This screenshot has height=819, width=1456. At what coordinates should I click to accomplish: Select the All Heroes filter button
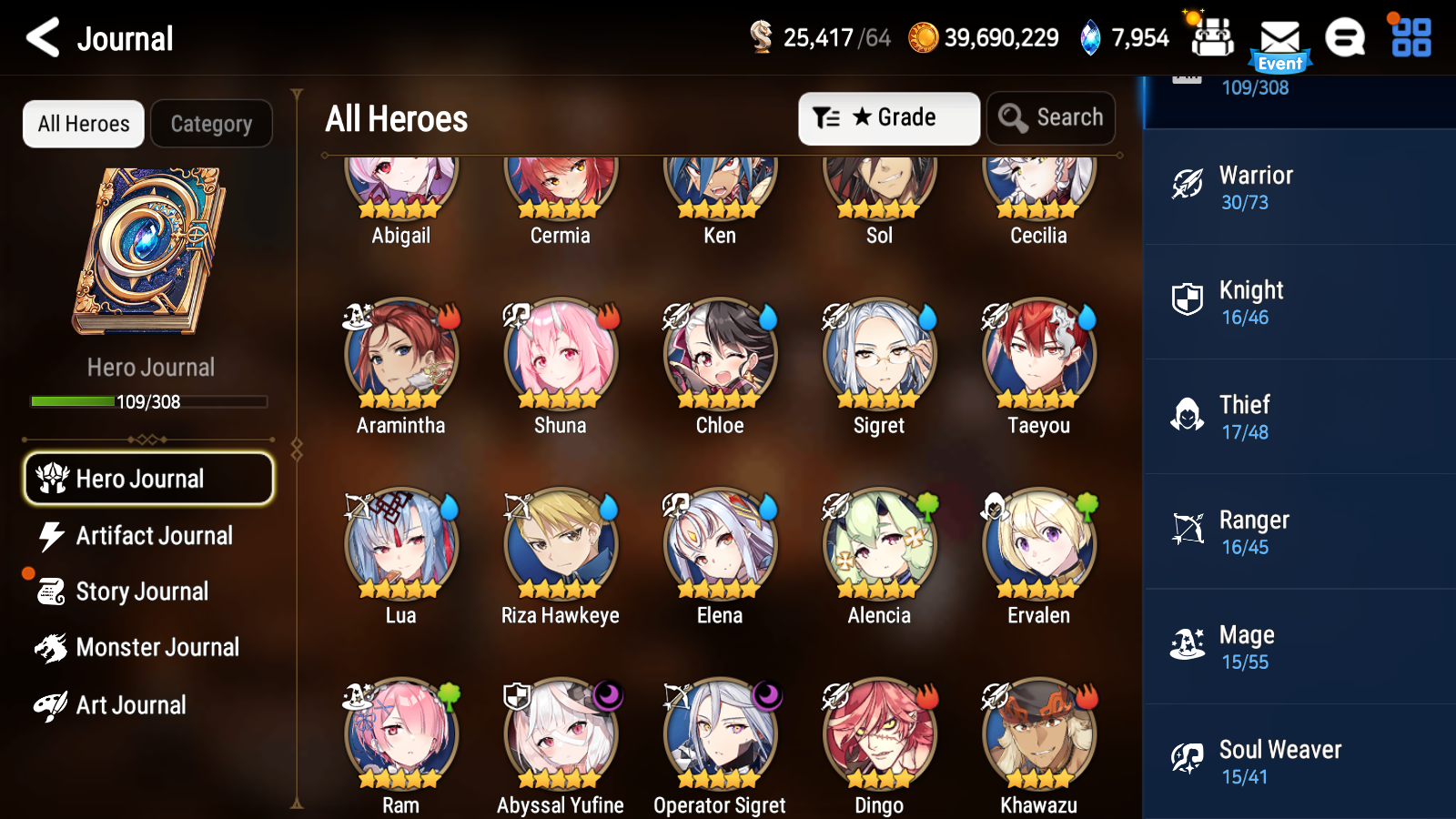83,124
